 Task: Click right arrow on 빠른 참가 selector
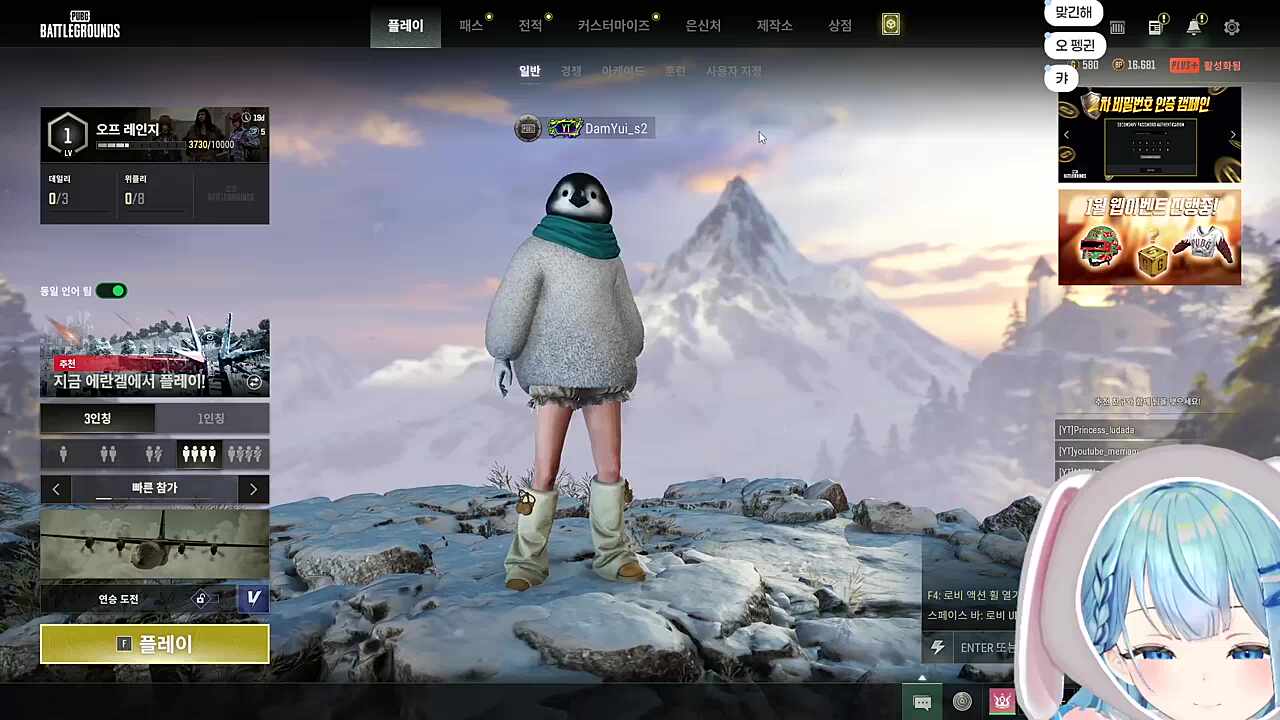pos(253,488)
